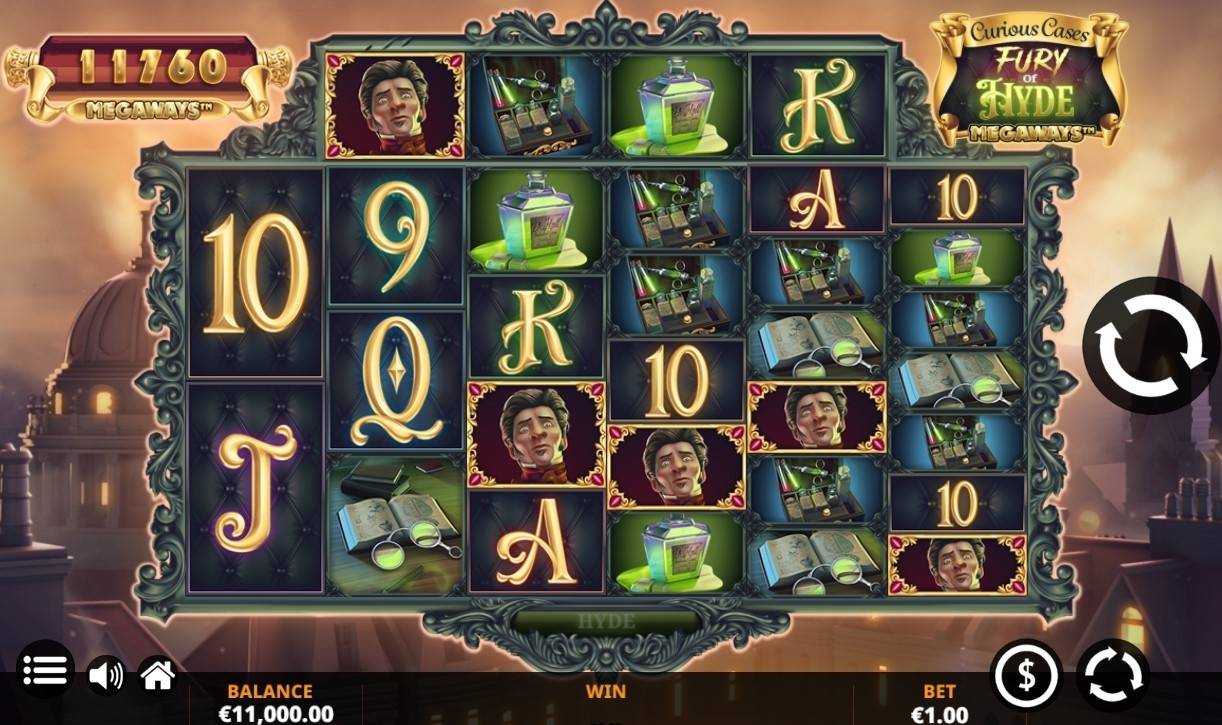Toggle the sound speaker icon

pos(105,677)
